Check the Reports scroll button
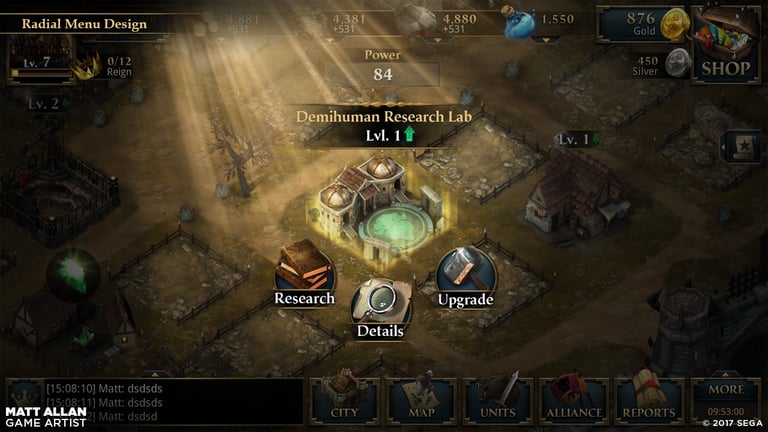The image size is (768, 432). (x=650, y=399)
